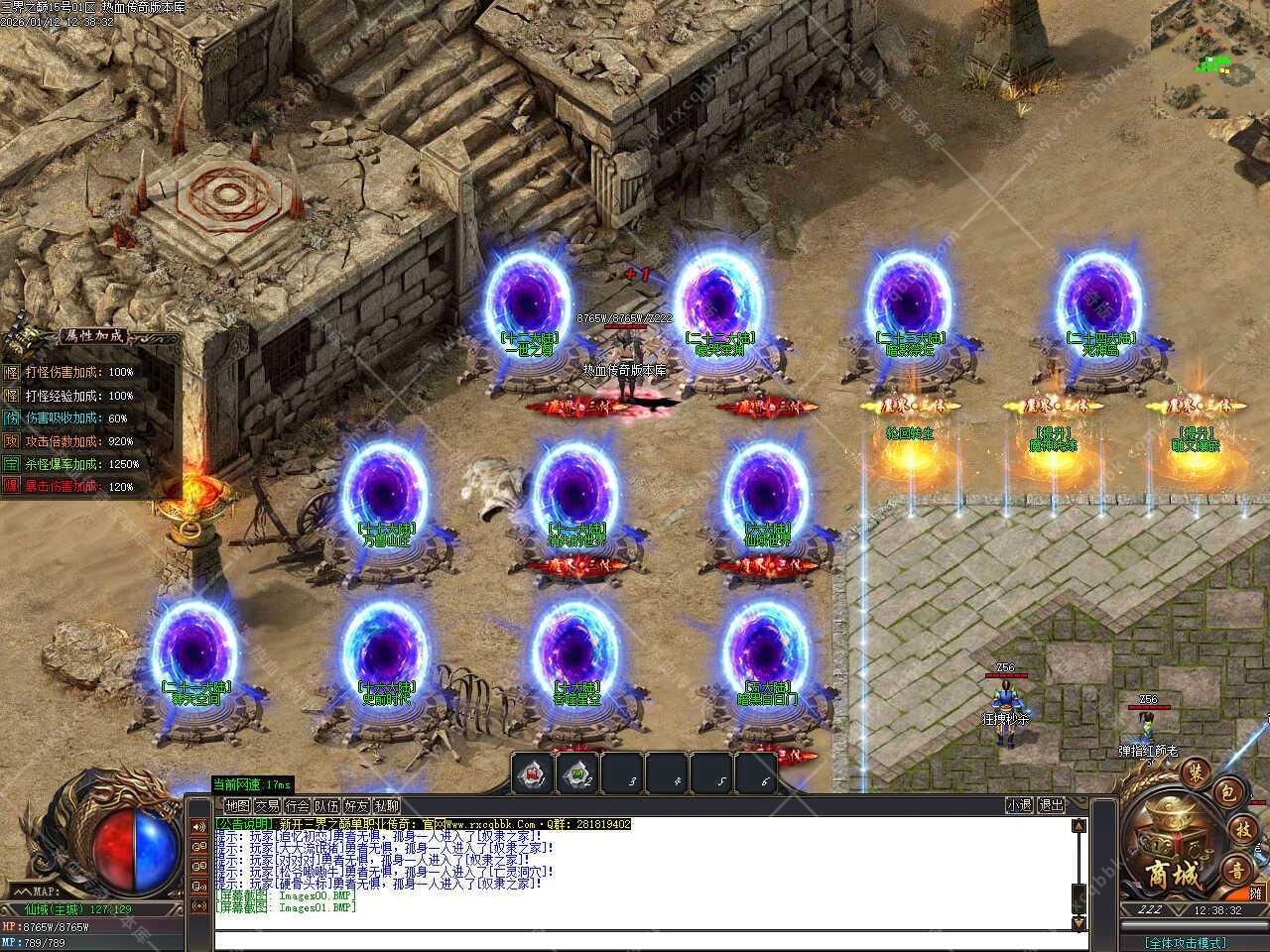Click the 交易 trade button
The height and width of the screenshot is (952, 1270).
267,806
